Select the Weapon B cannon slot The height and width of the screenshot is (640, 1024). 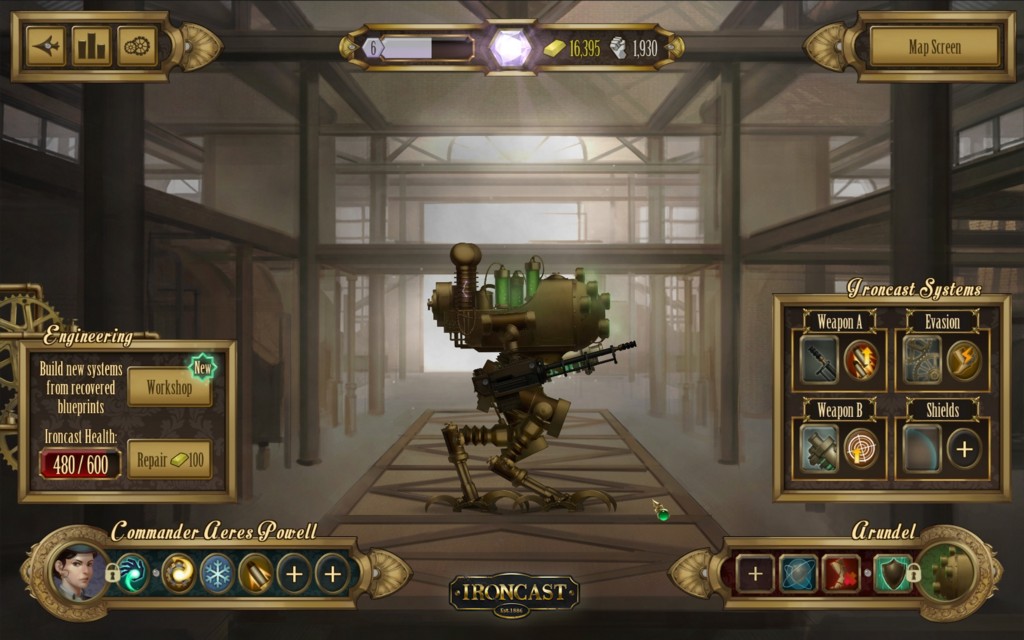pyautogui.click(x=820, y=448)
